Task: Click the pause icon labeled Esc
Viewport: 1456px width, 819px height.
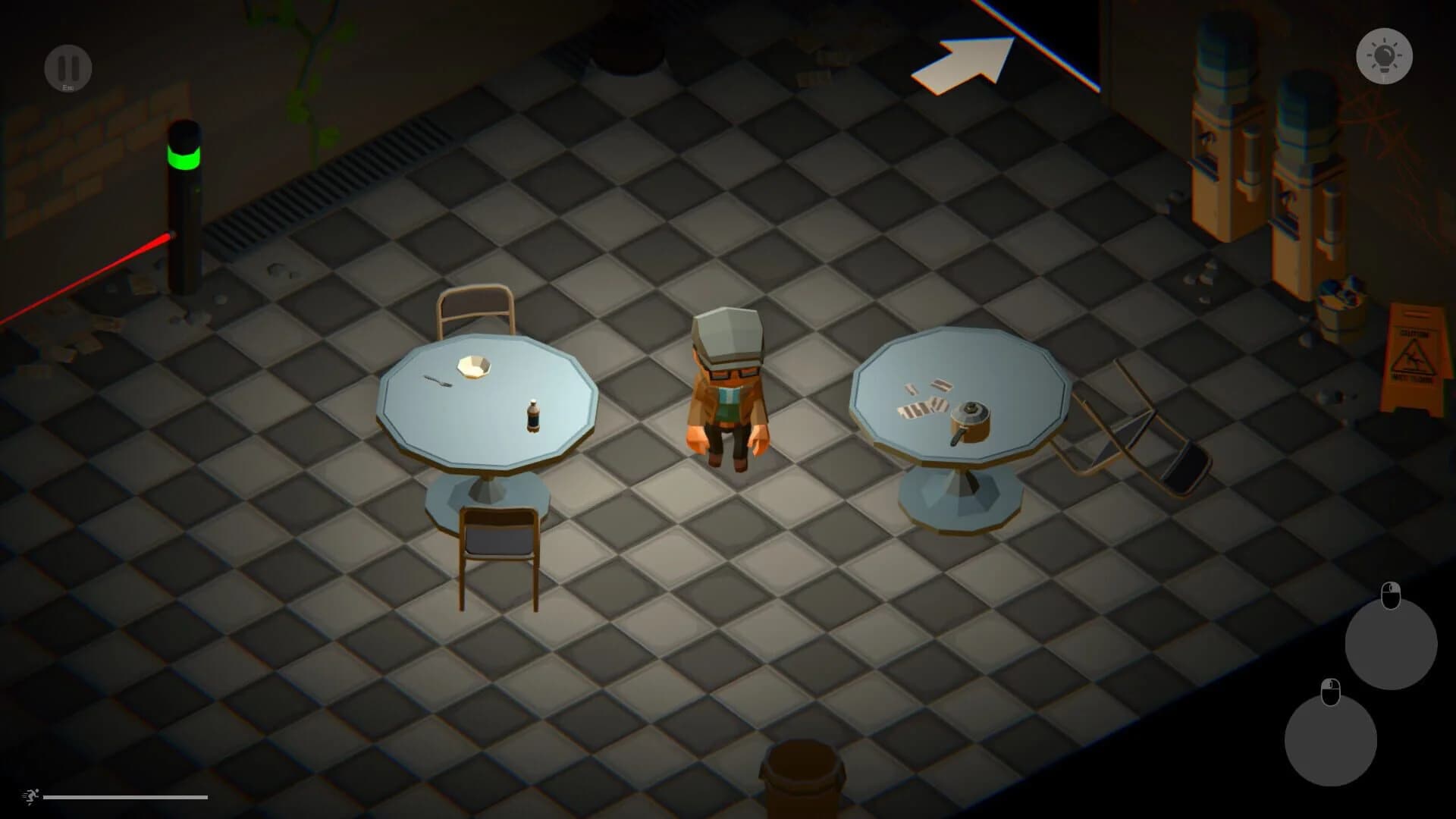Action: [68, 67]
